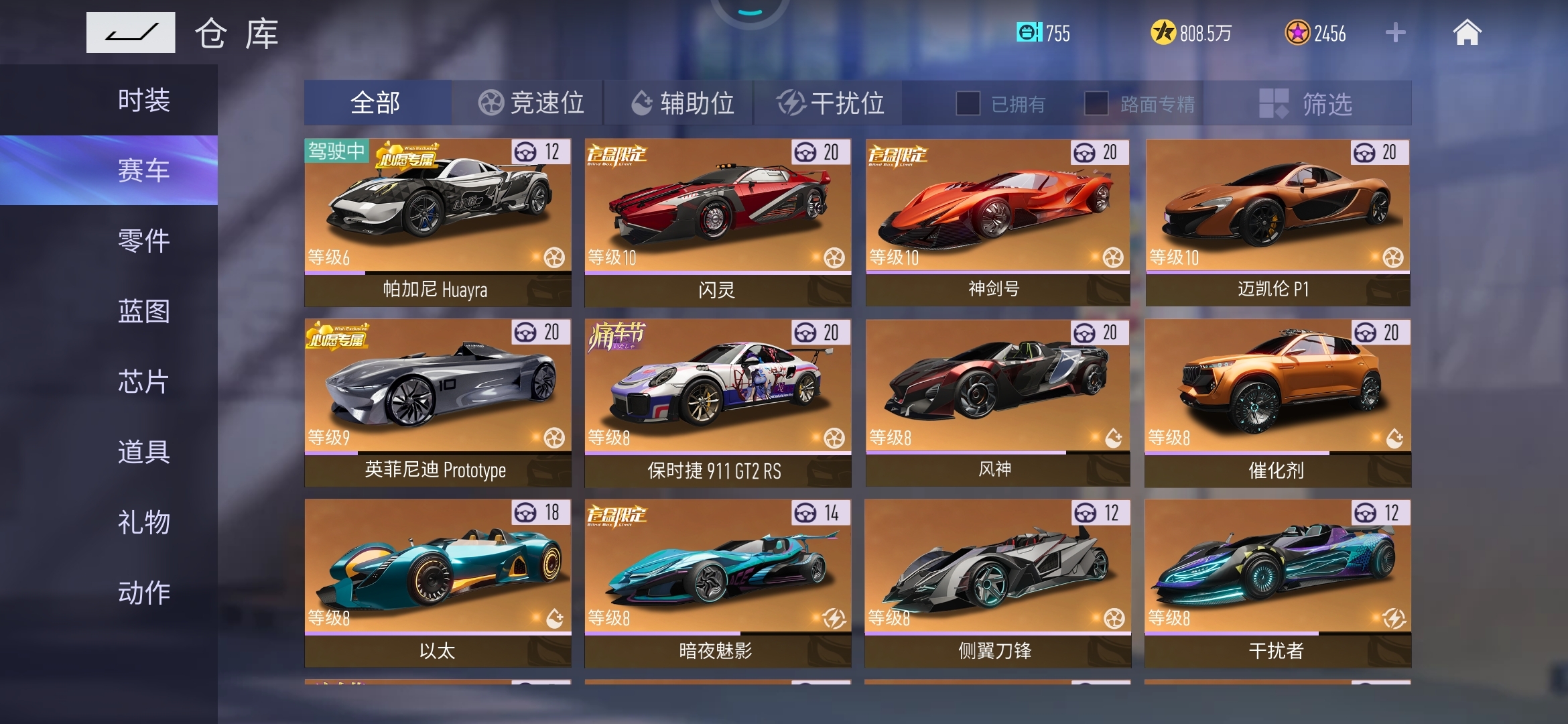
Task: Open the 礼物 section
Action: pos(143,522)
